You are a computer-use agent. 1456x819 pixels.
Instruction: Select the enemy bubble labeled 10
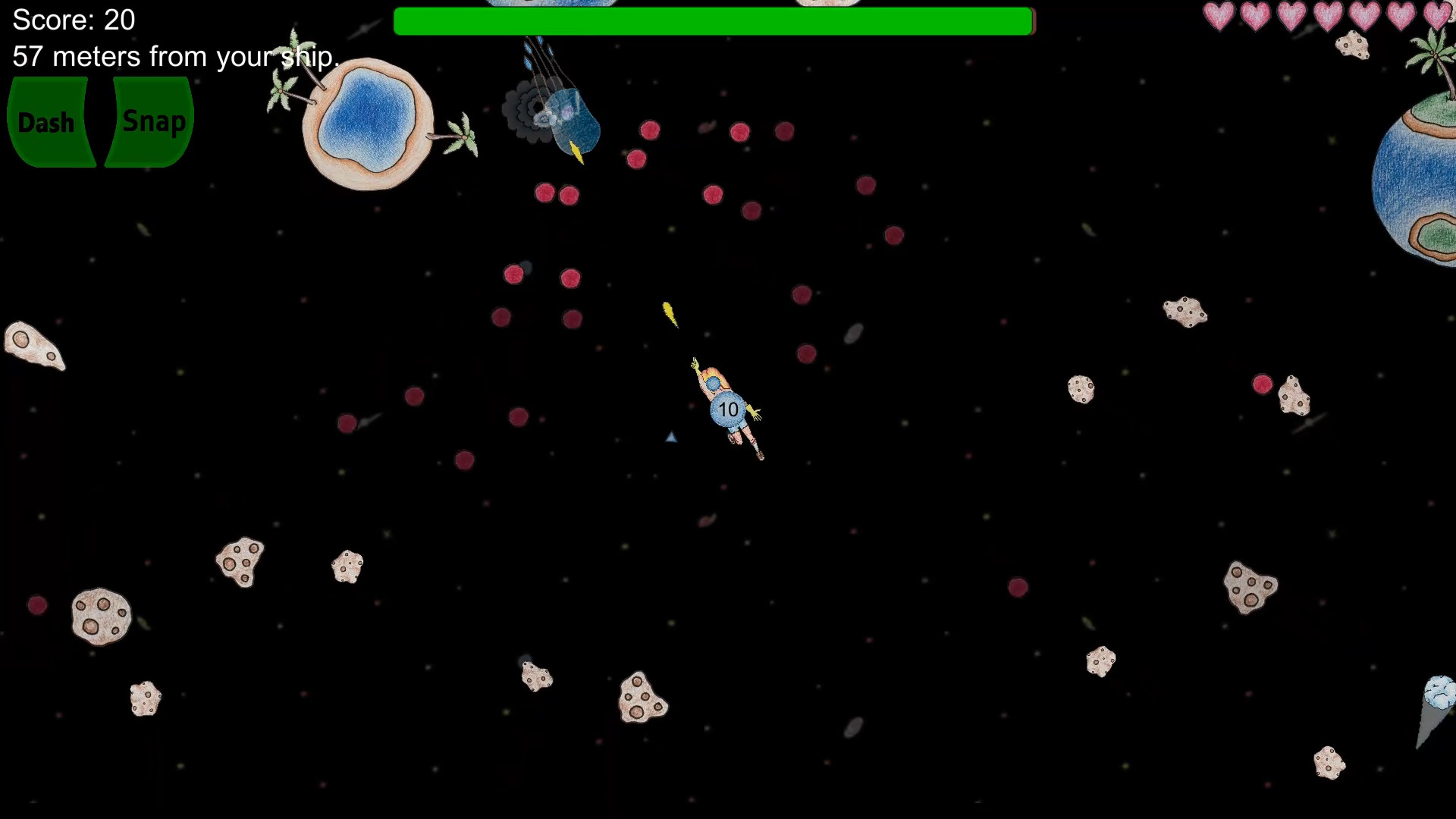click(727, 409)
